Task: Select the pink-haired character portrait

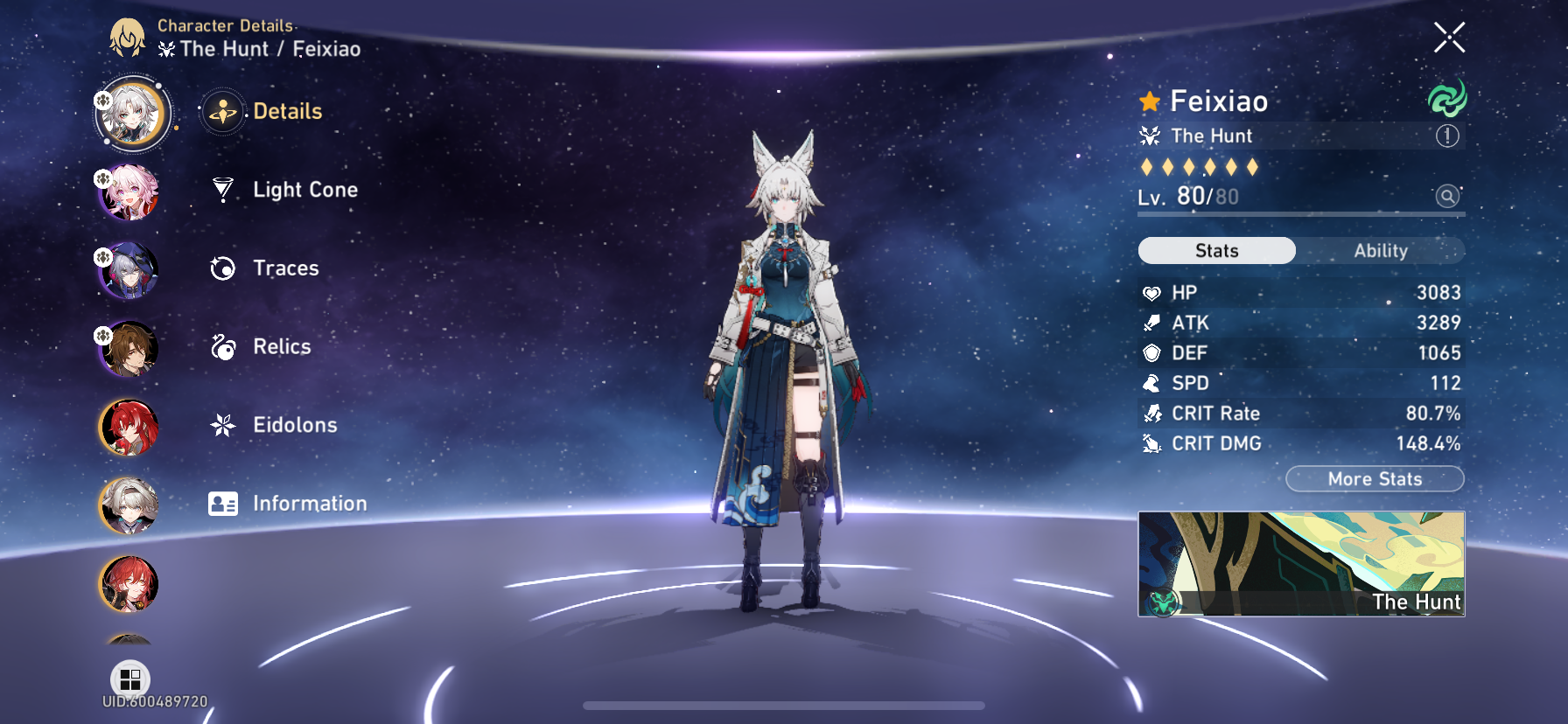Action: pyautogui.click(x=131, y=194)
